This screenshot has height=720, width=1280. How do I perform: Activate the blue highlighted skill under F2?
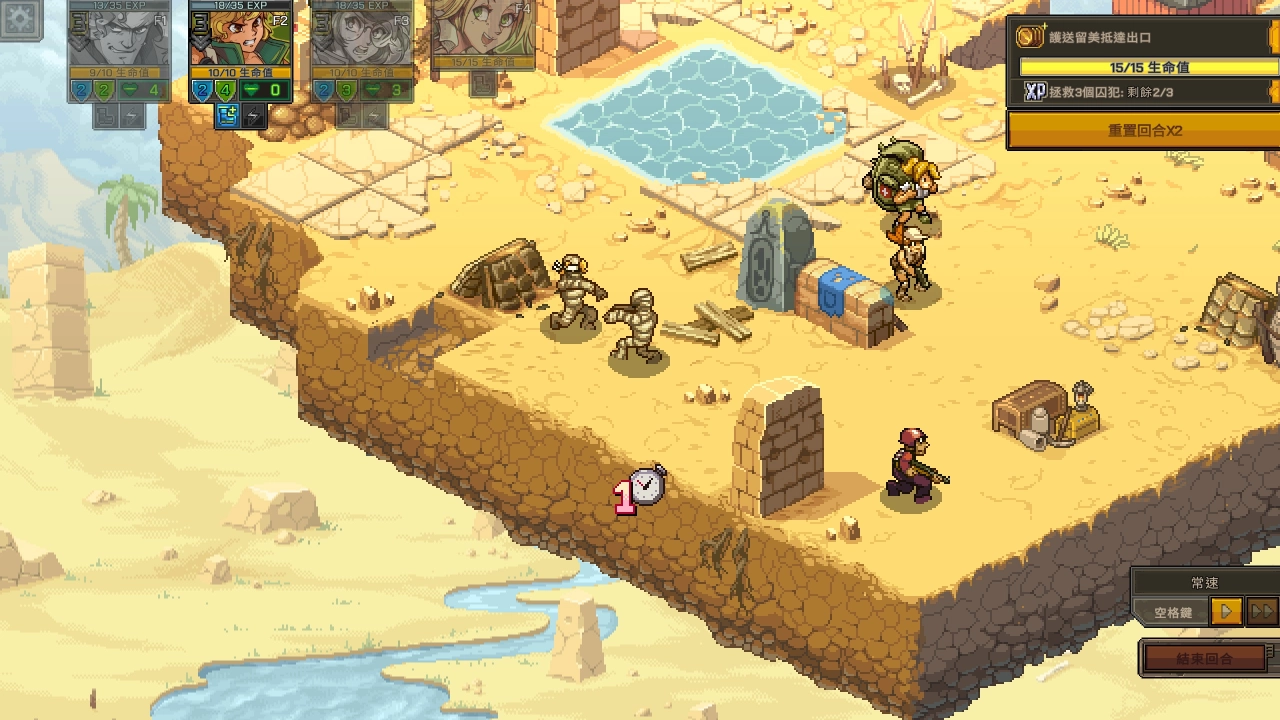tap(227, 117)
